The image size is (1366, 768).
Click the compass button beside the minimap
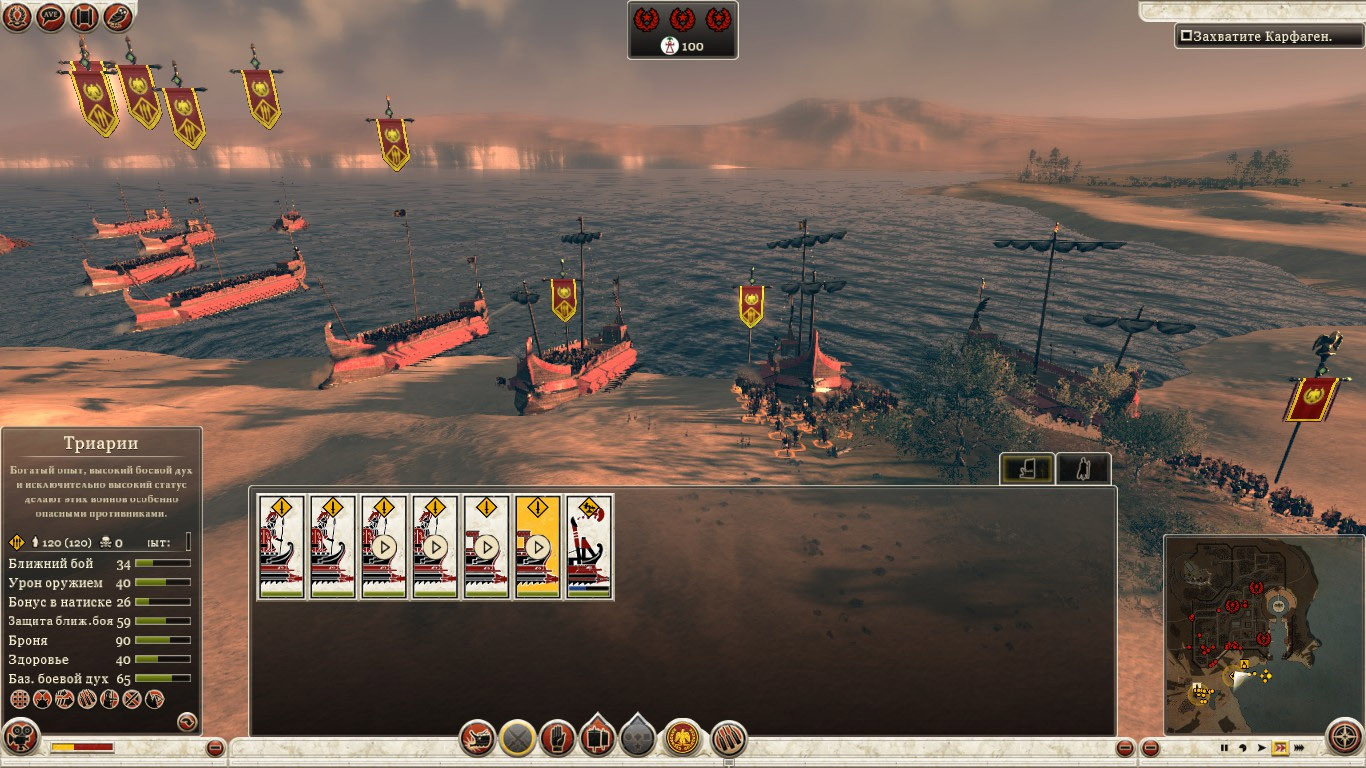pyautogui.click(x=1344, y=736)
